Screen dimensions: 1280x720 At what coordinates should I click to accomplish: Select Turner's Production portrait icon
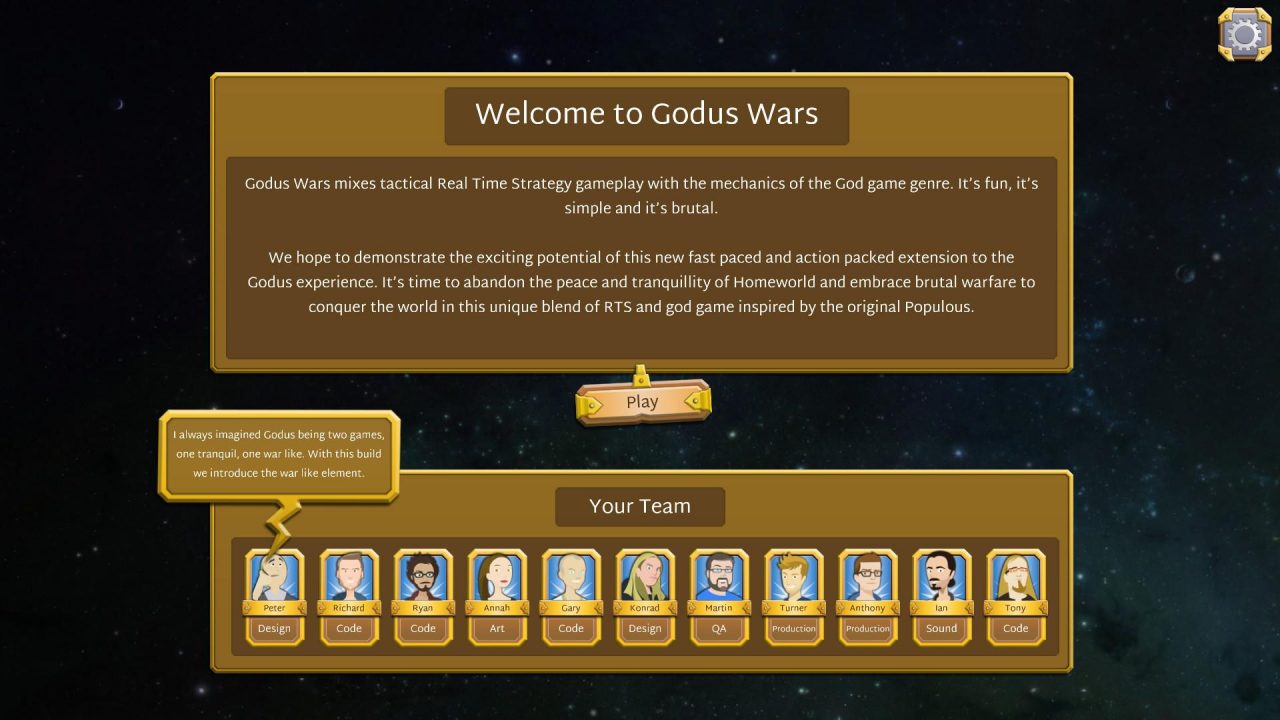pyautogui.click(x=793, y=577)
